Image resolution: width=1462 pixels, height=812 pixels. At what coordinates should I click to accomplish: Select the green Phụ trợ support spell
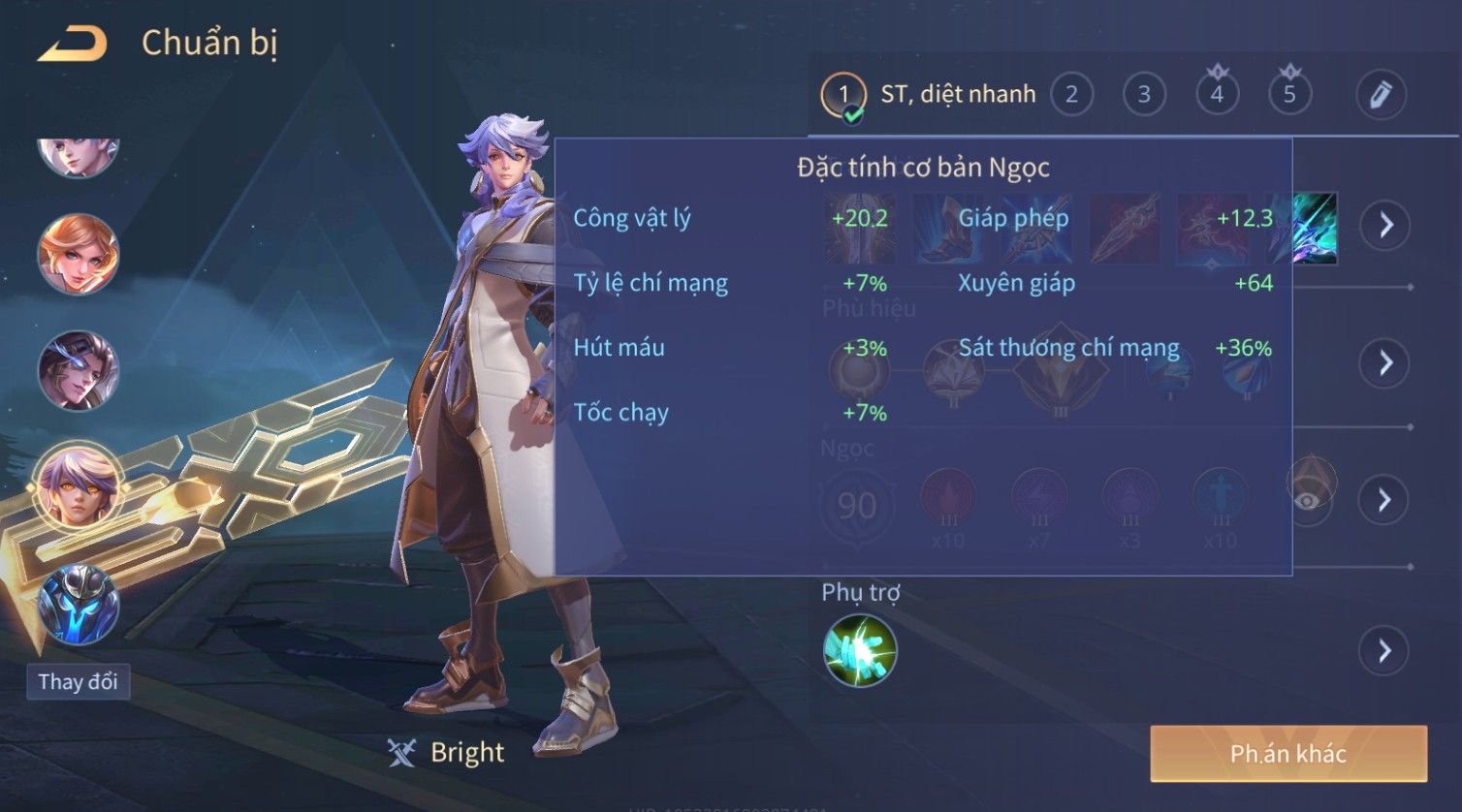click(x=860, y=650)
